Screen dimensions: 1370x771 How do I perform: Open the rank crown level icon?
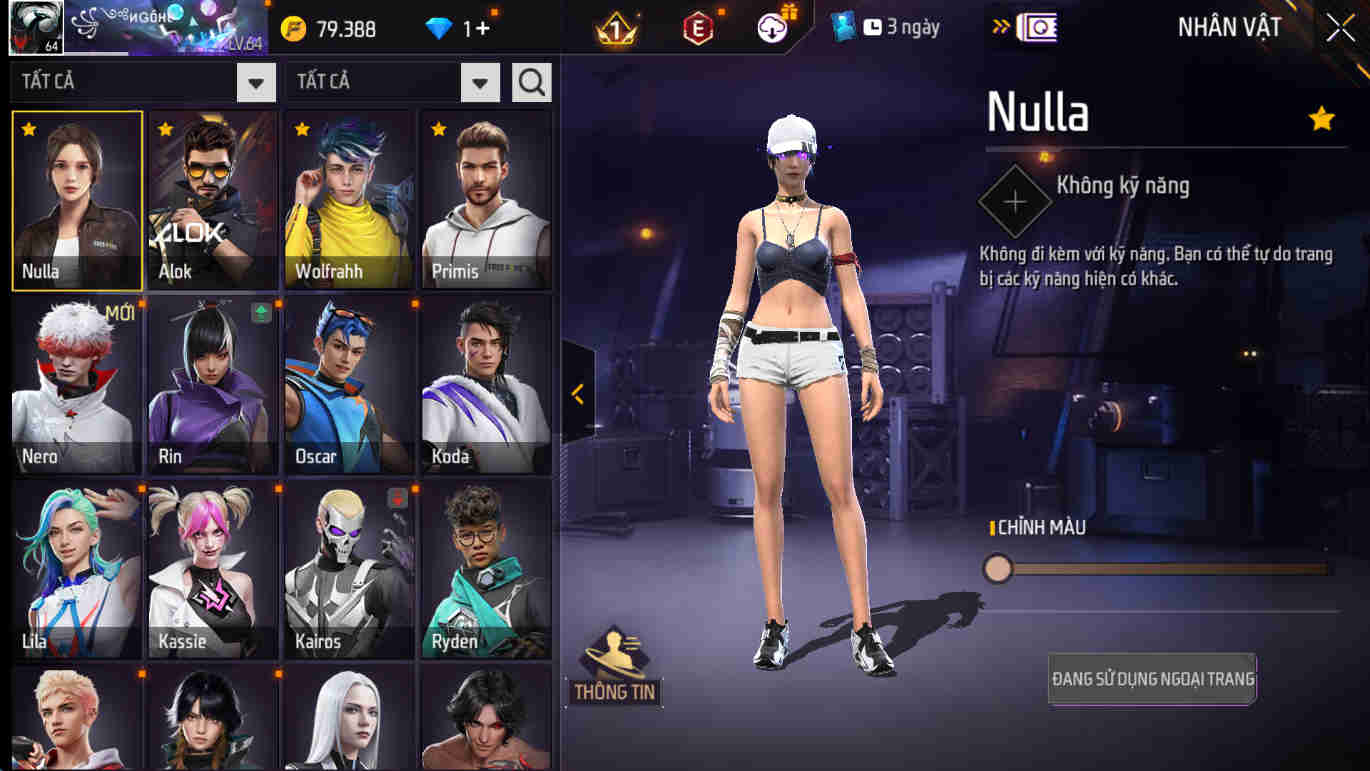pyautogui.click(x=614, y=27)
